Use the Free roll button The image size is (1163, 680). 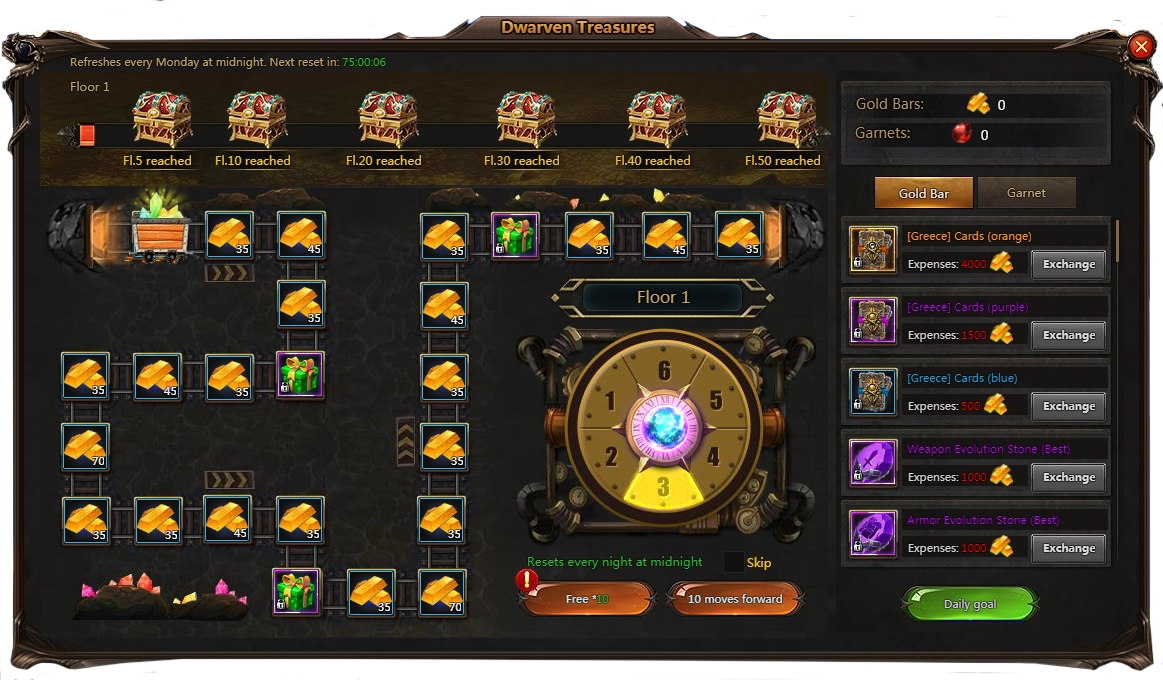tap(586, 599)
